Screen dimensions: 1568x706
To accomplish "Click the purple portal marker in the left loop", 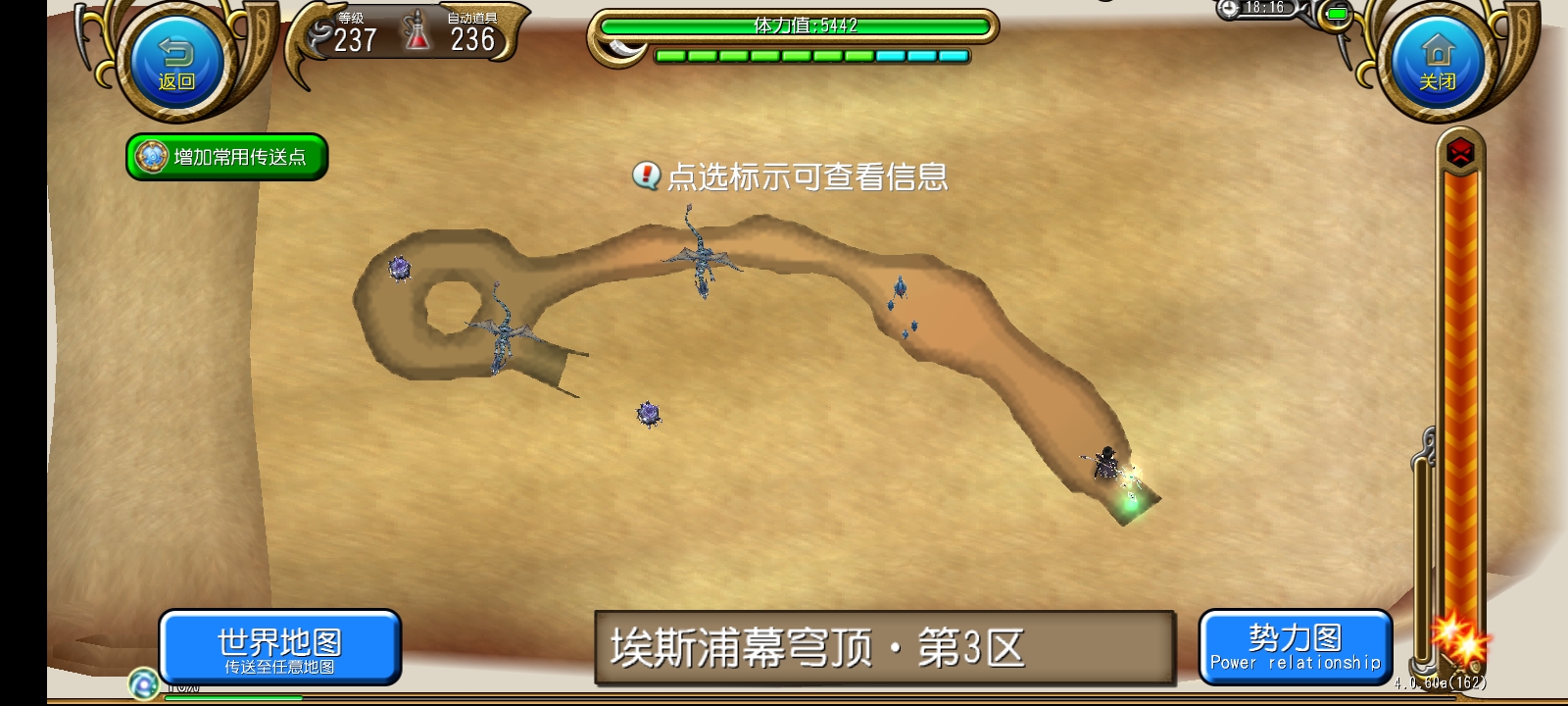I will point(400,267).
